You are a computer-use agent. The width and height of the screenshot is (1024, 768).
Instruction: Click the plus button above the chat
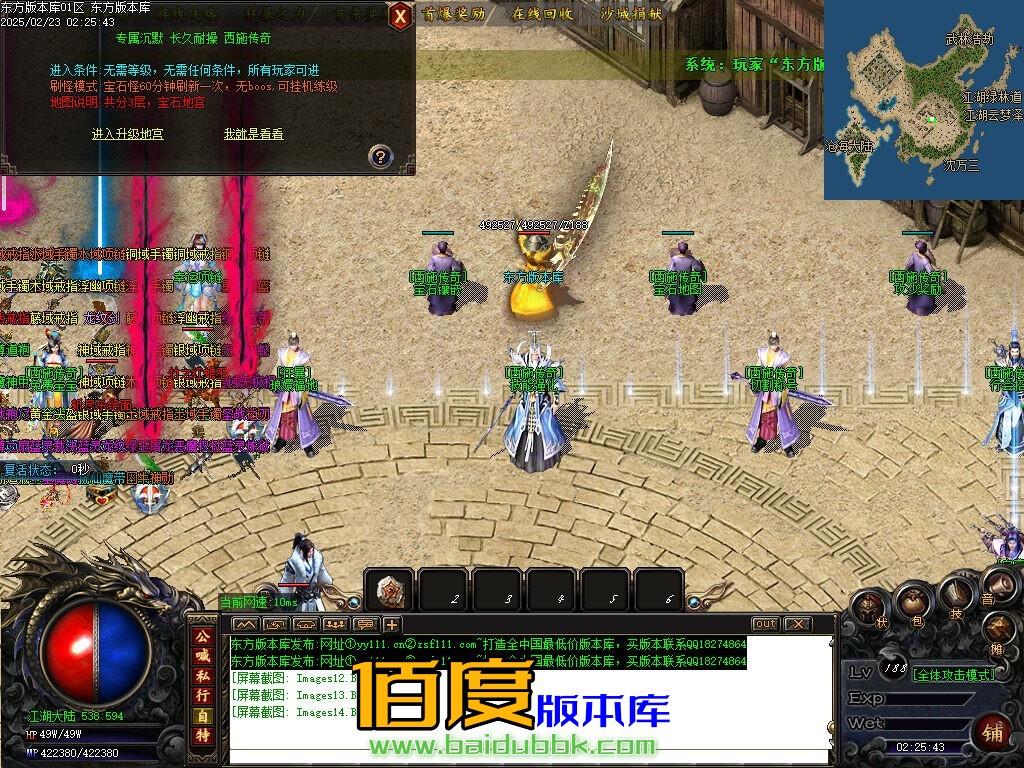[391, 624]
